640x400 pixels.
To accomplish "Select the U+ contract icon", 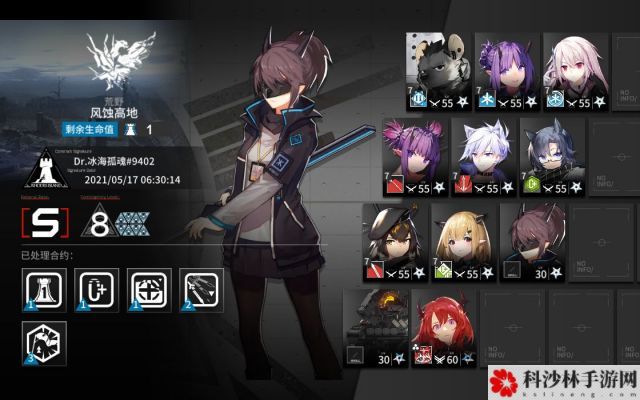I will 96,287.
